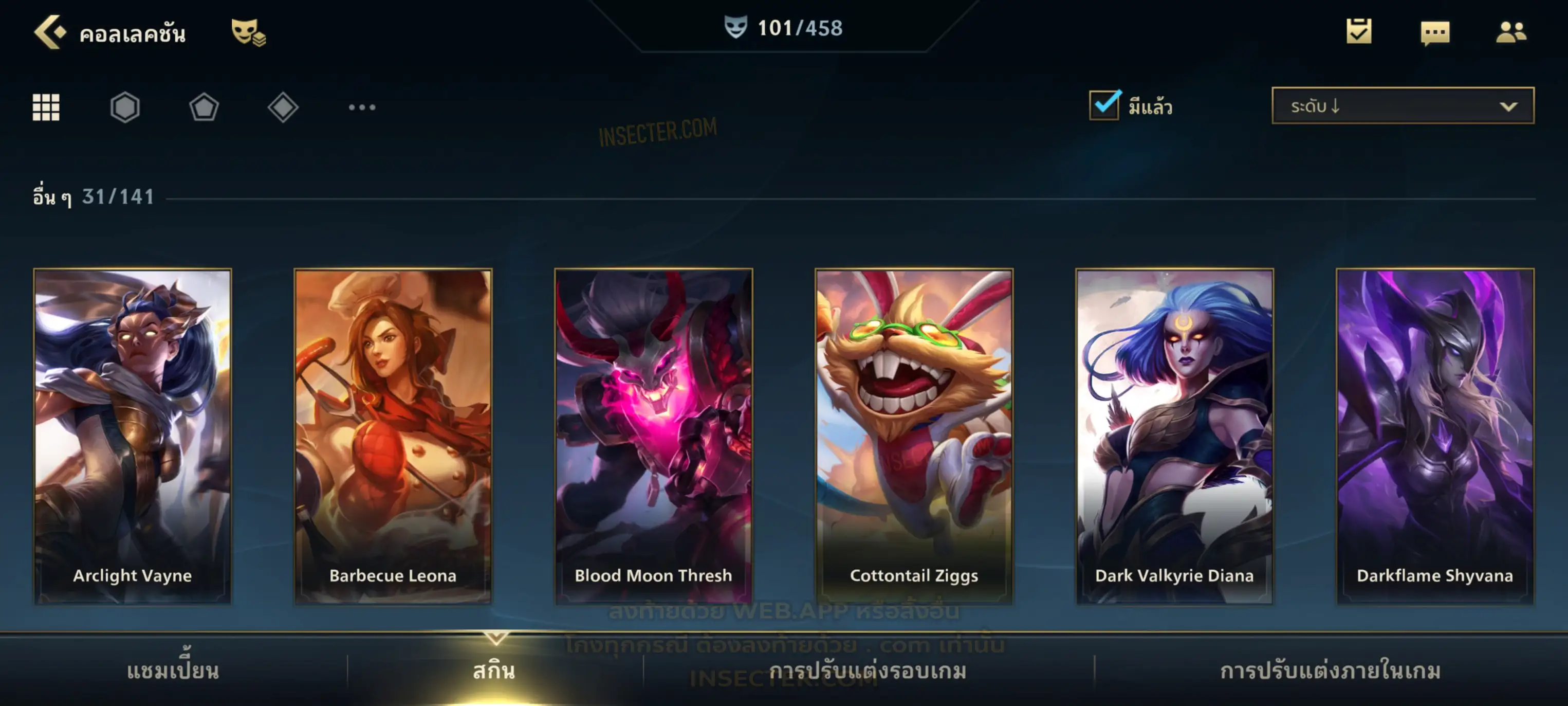Choose the Barbecue Leona skin card
1568x706 pixels.
tap(393, 436)
